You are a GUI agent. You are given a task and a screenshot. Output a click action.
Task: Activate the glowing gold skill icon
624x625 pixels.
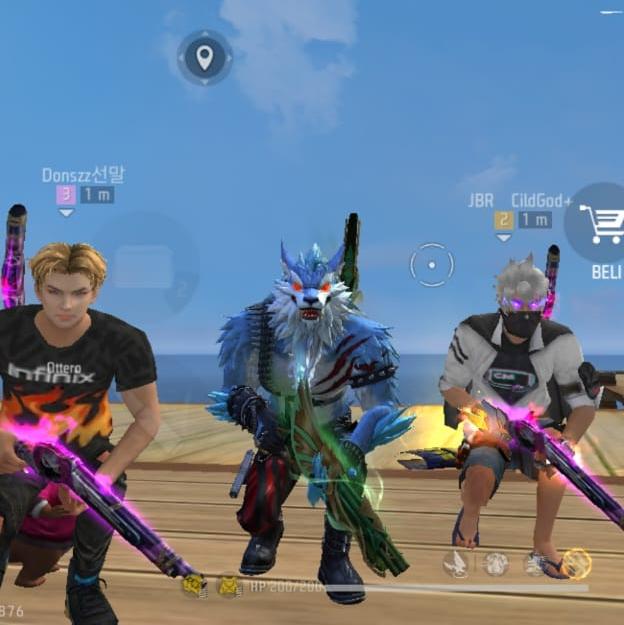(x=576, y=564)
